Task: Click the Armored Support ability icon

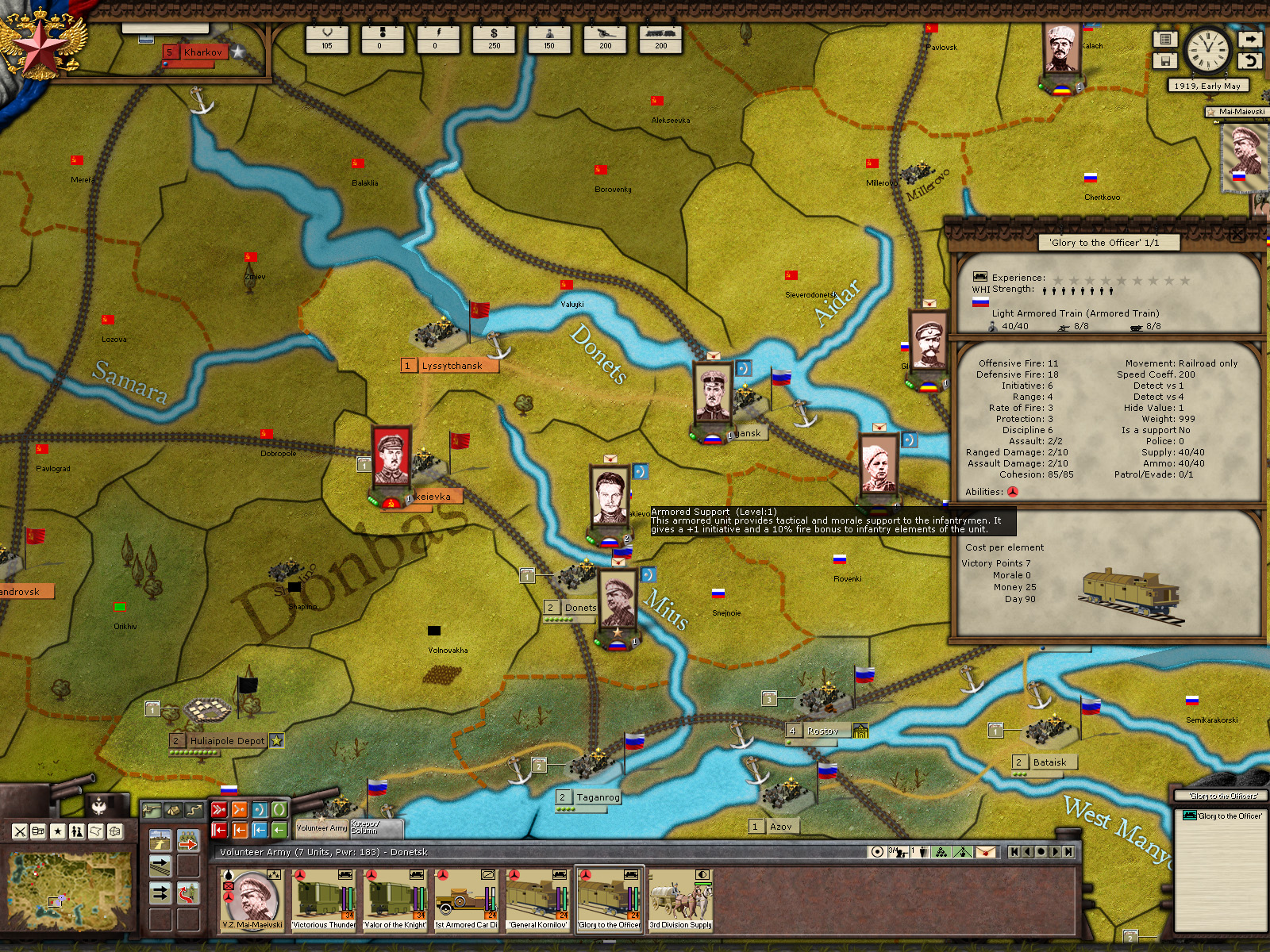Action: (1012, 492)
